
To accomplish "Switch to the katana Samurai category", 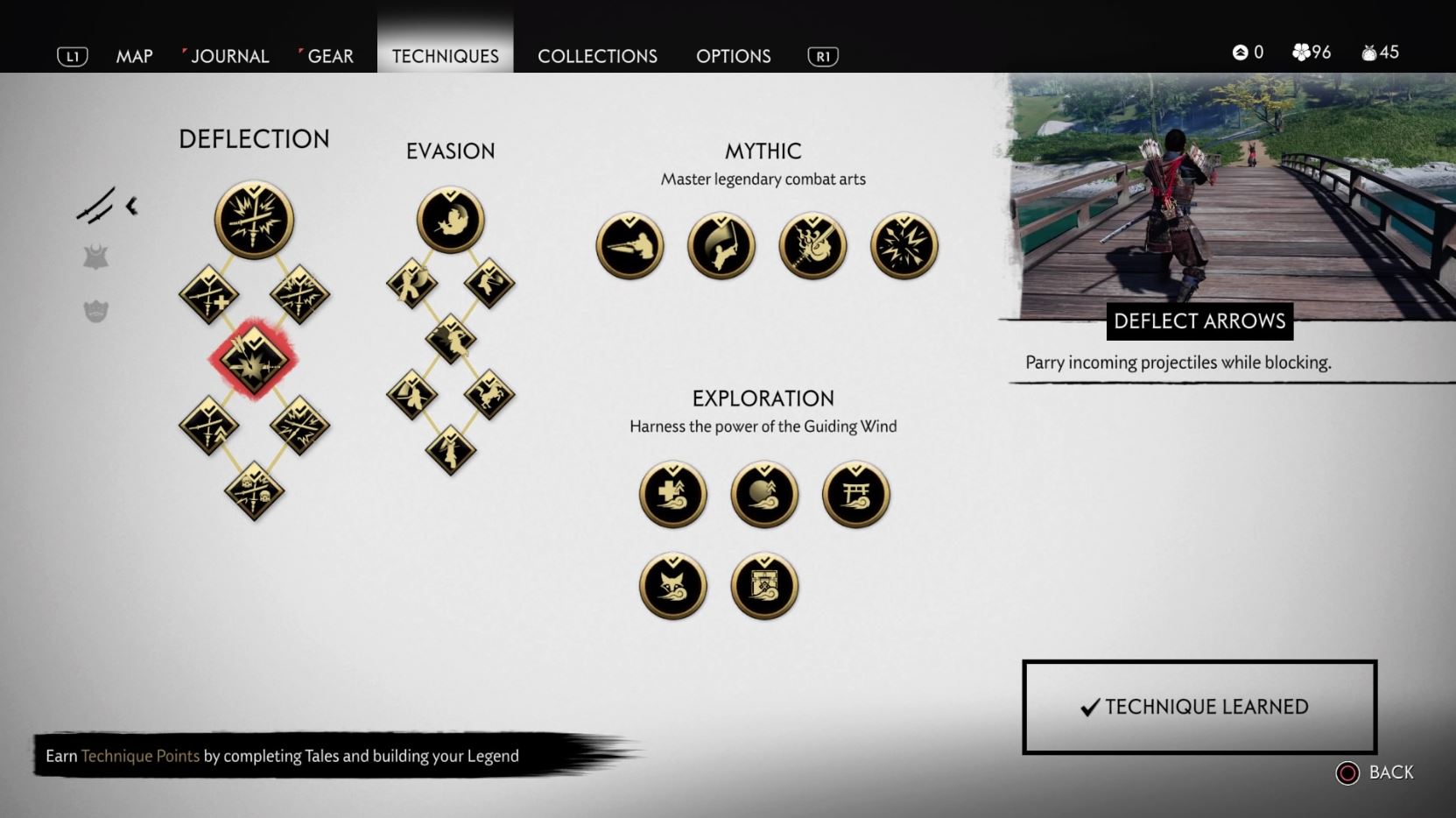I will click(x=95, y=206).
